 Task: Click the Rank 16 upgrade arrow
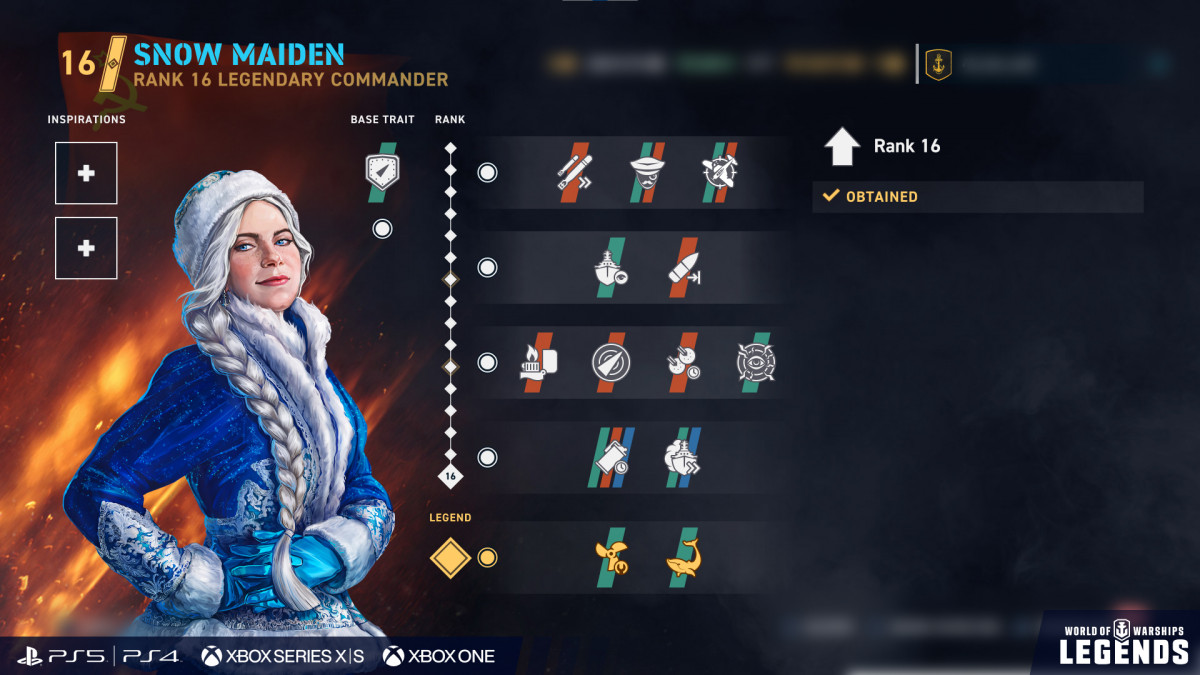coord(842,146)
